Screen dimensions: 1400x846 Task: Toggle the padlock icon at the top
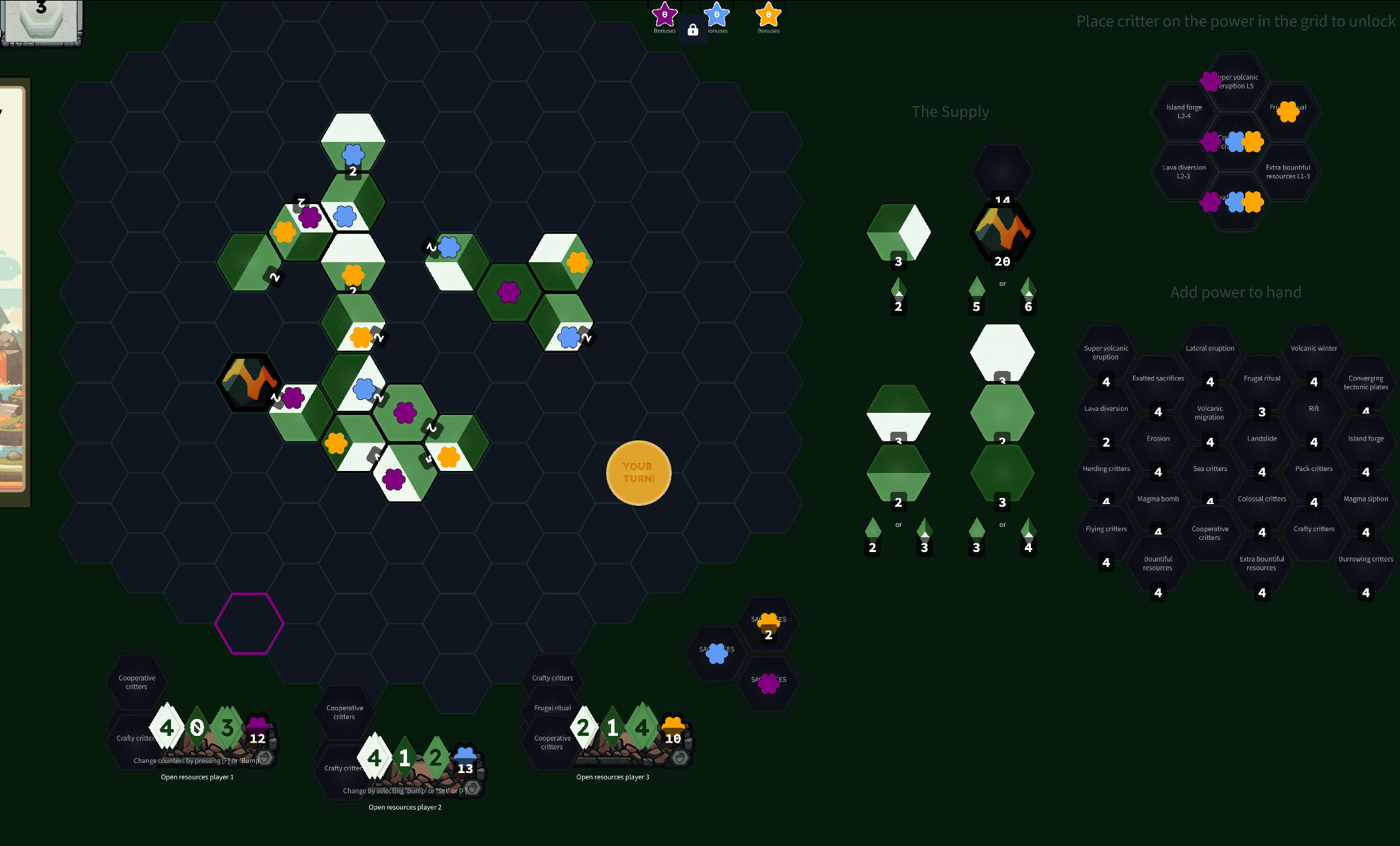click(692, 30)
